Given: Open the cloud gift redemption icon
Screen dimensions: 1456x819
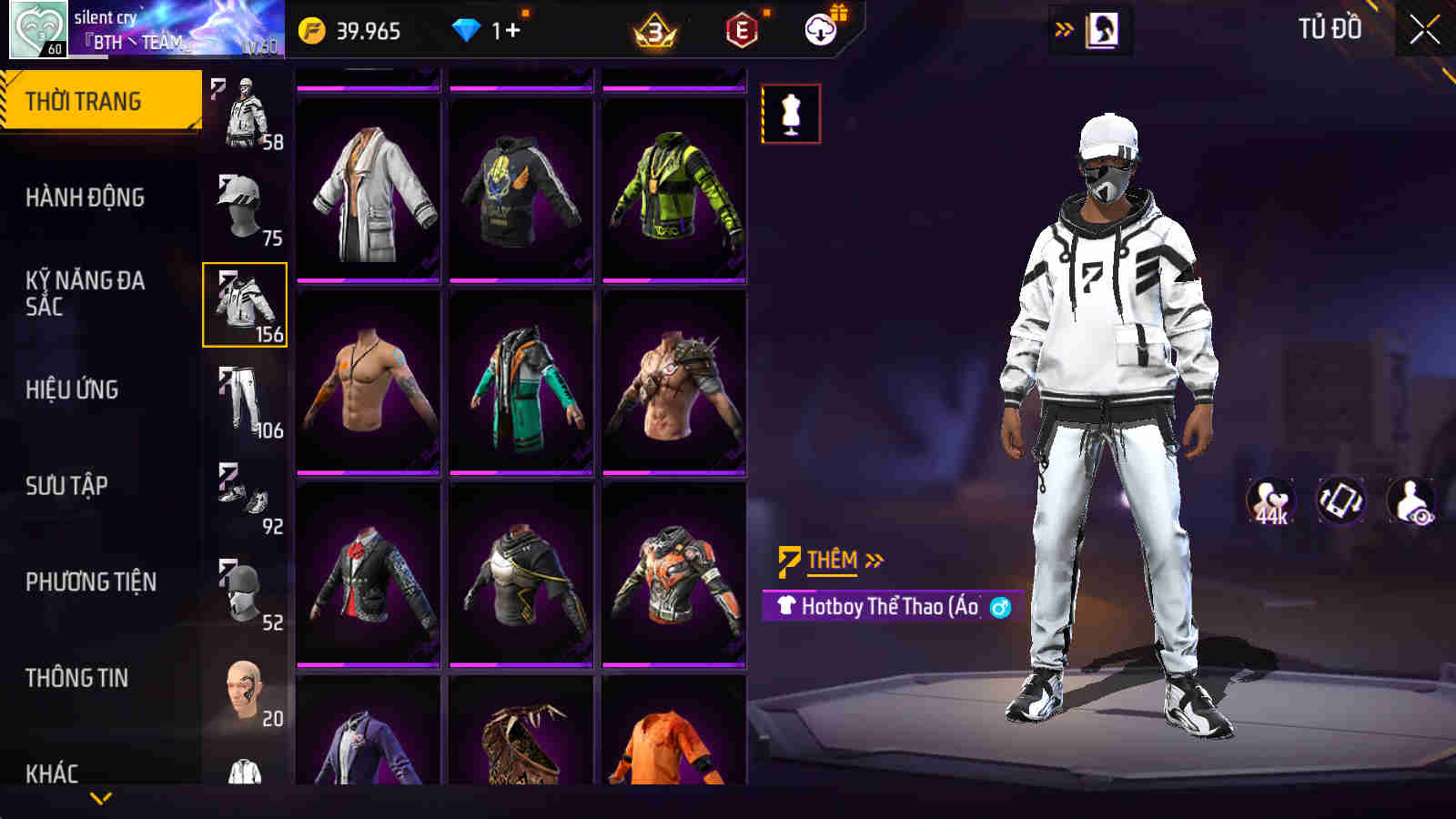Looking at the screenshot, I should pos(822,29).
